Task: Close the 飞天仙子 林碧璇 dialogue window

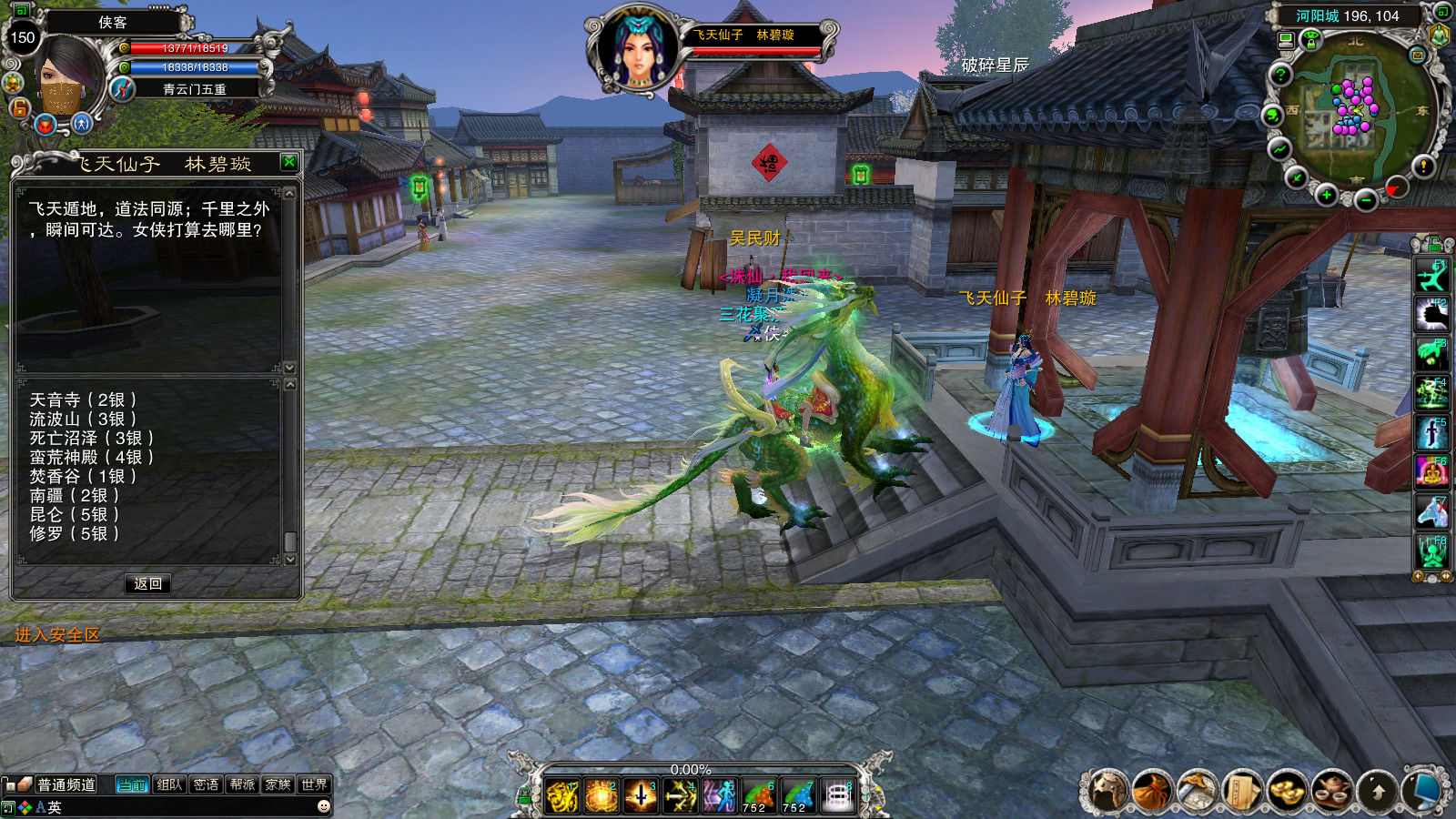Action: tap(289, 162)
